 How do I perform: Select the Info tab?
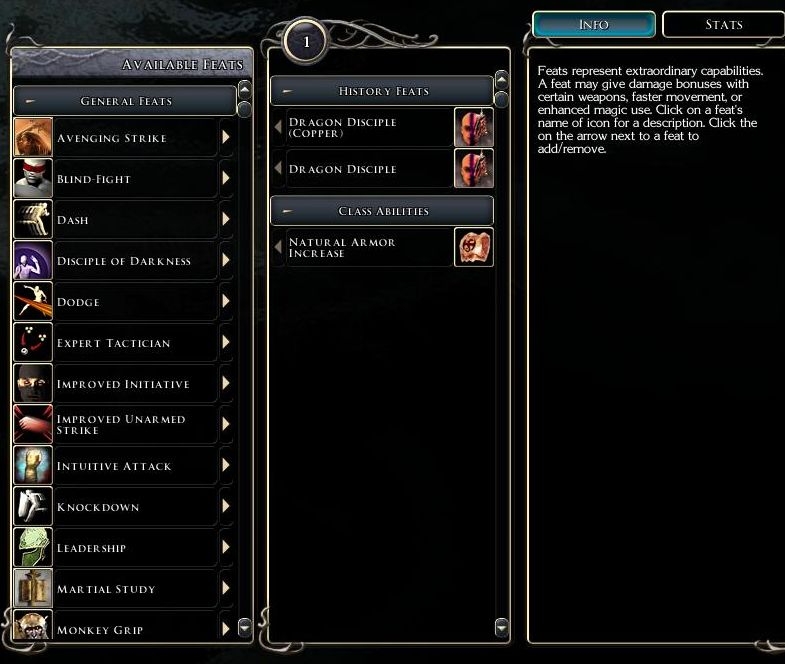(x=593, y=24)
